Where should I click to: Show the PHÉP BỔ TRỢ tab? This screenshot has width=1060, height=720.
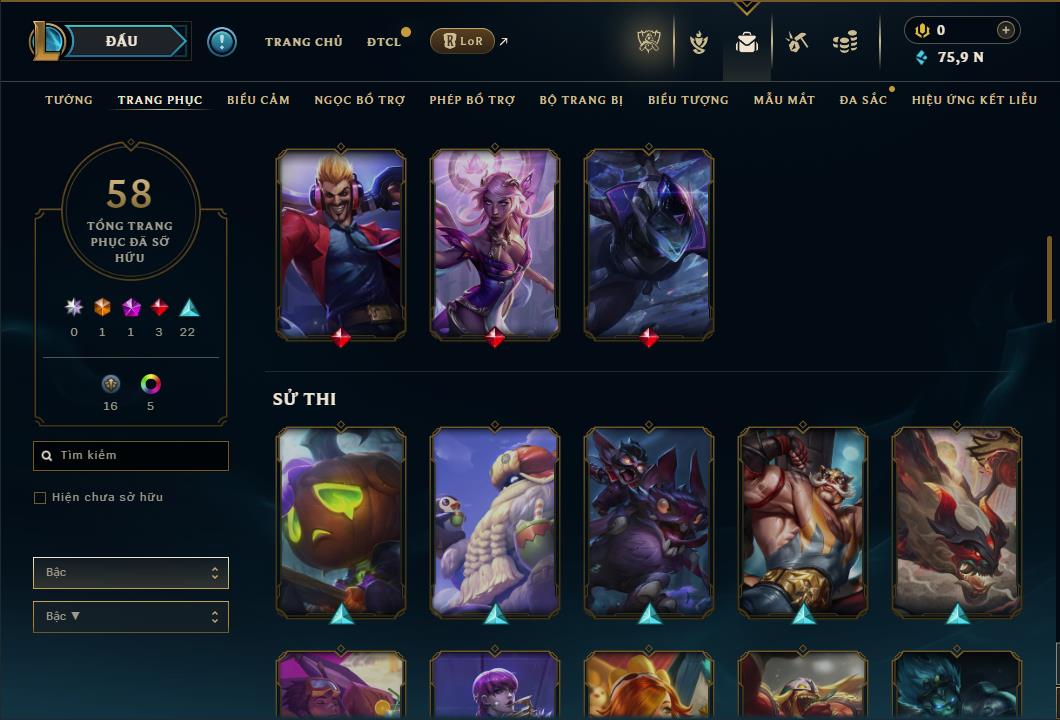pos(472,100)
